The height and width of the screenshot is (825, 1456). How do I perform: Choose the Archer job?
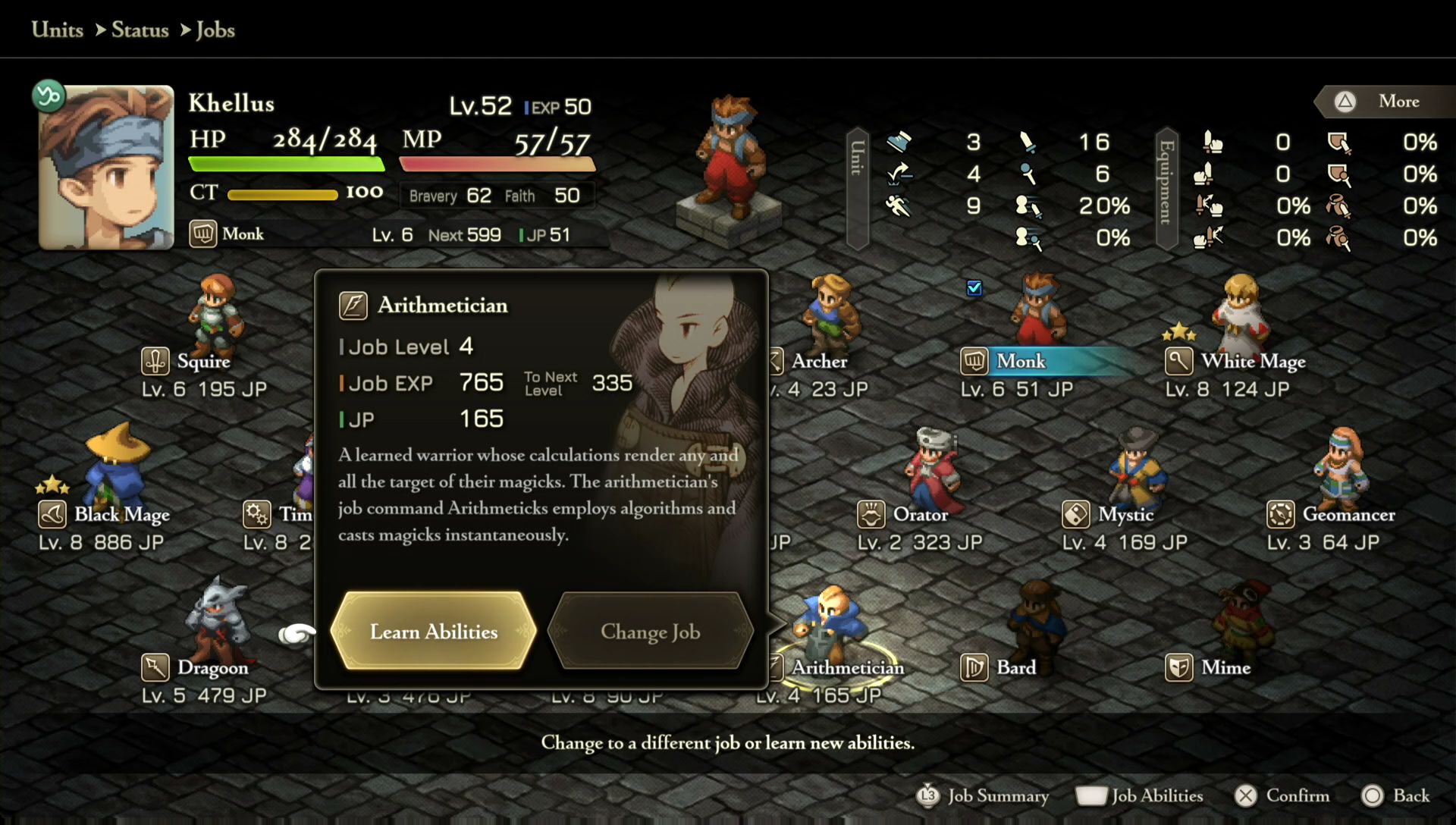pyautogui.click(x=819, y=361)
